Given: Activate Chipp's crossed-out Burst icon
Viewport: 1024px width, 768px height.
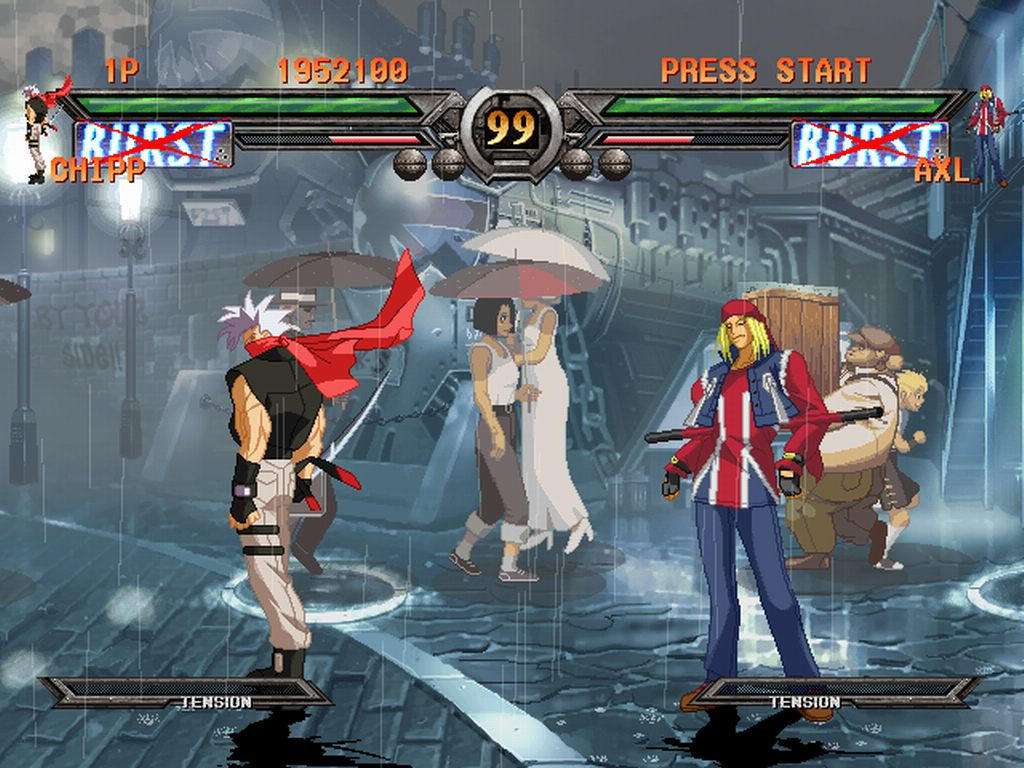Looking at the screenshot, I should pos(154,143).
